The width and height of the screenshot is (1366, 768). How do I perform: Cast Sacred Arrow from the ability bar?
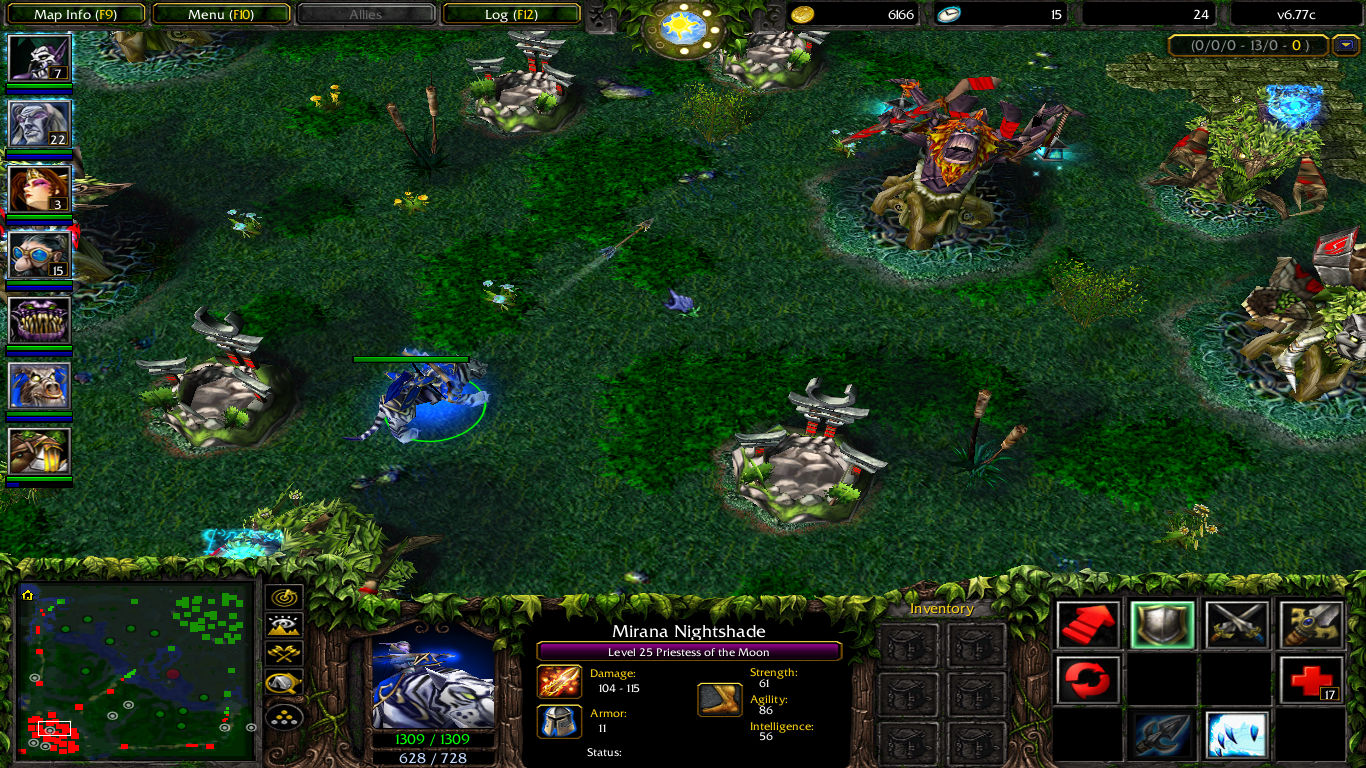[x=1161, y=735]
